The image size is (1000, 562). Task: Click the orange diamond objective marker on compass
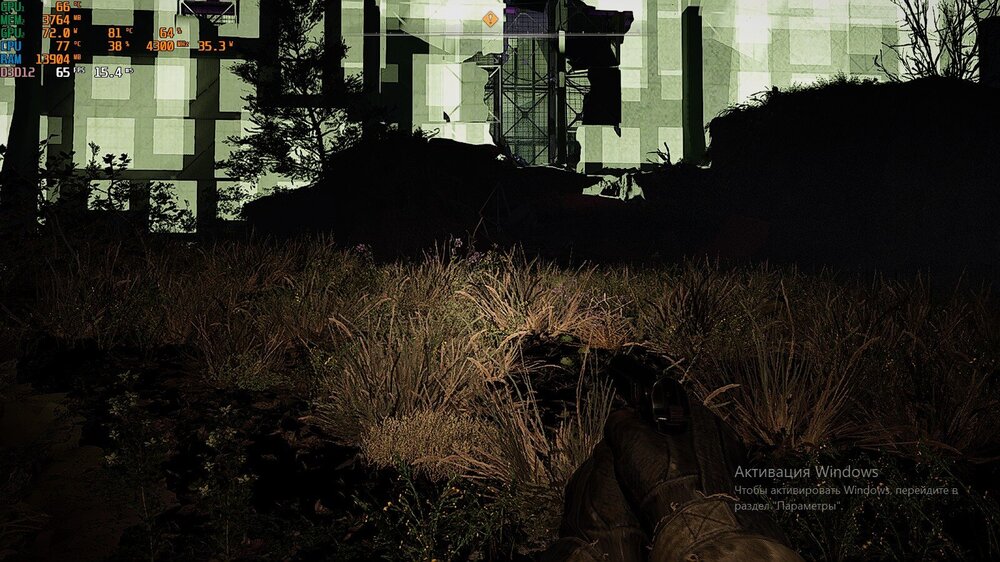[x=489, y=19]
